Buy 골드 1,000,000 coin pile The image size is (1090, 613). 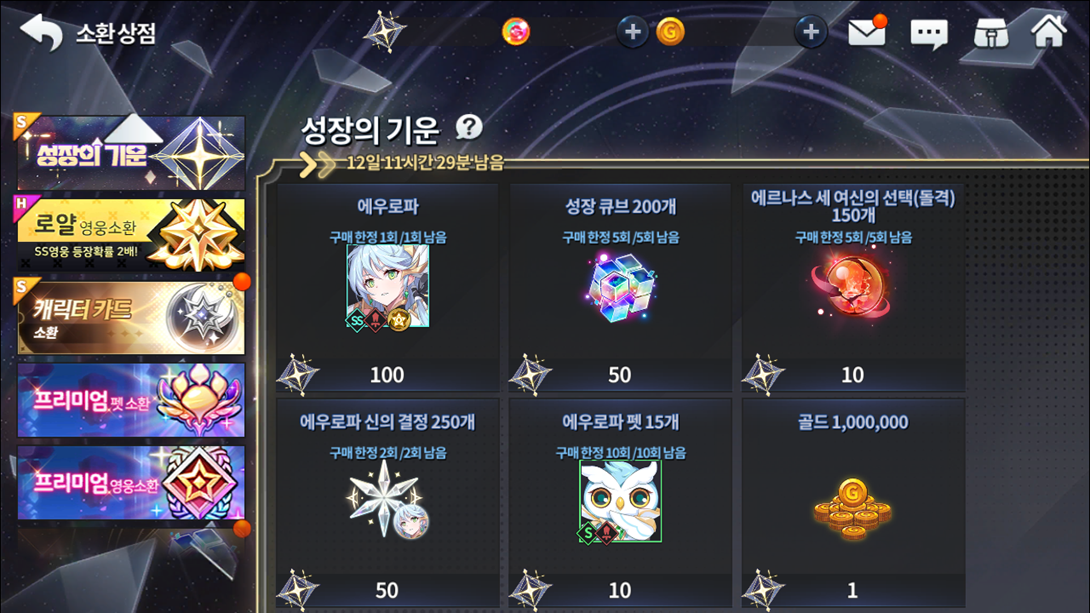853,502
